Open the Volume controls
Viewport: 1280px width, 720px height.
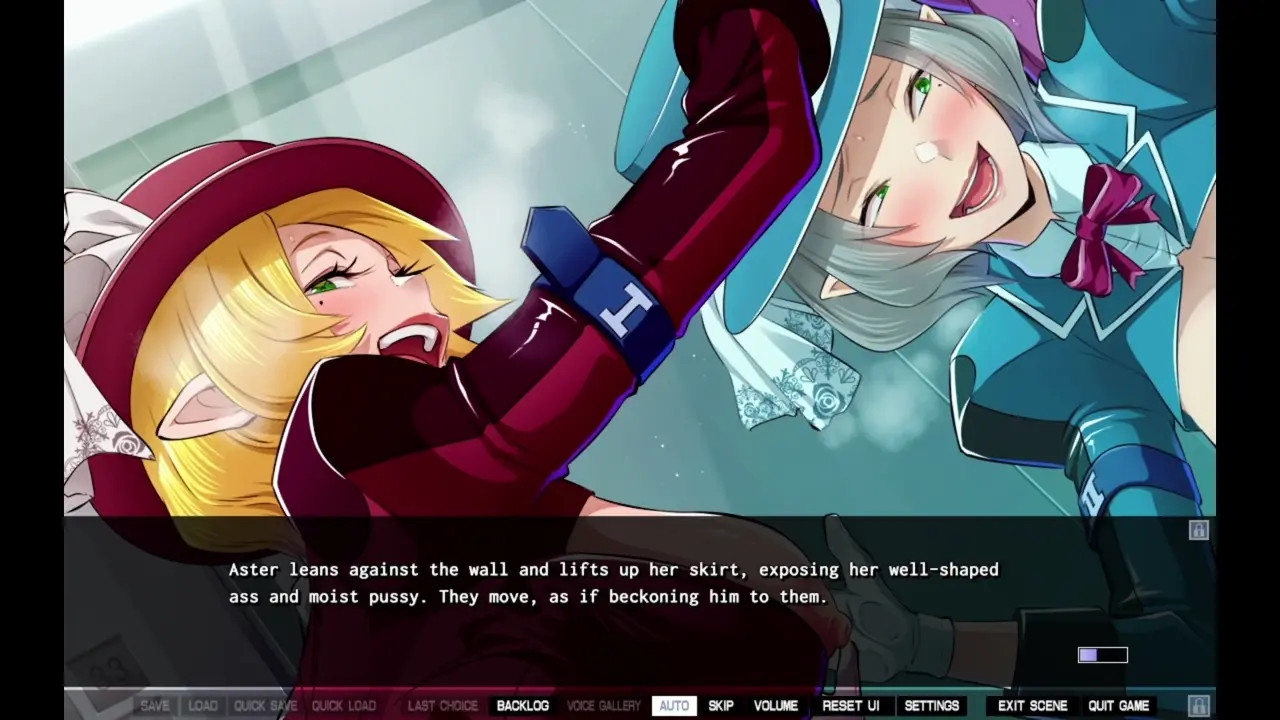tap(776, 706)
